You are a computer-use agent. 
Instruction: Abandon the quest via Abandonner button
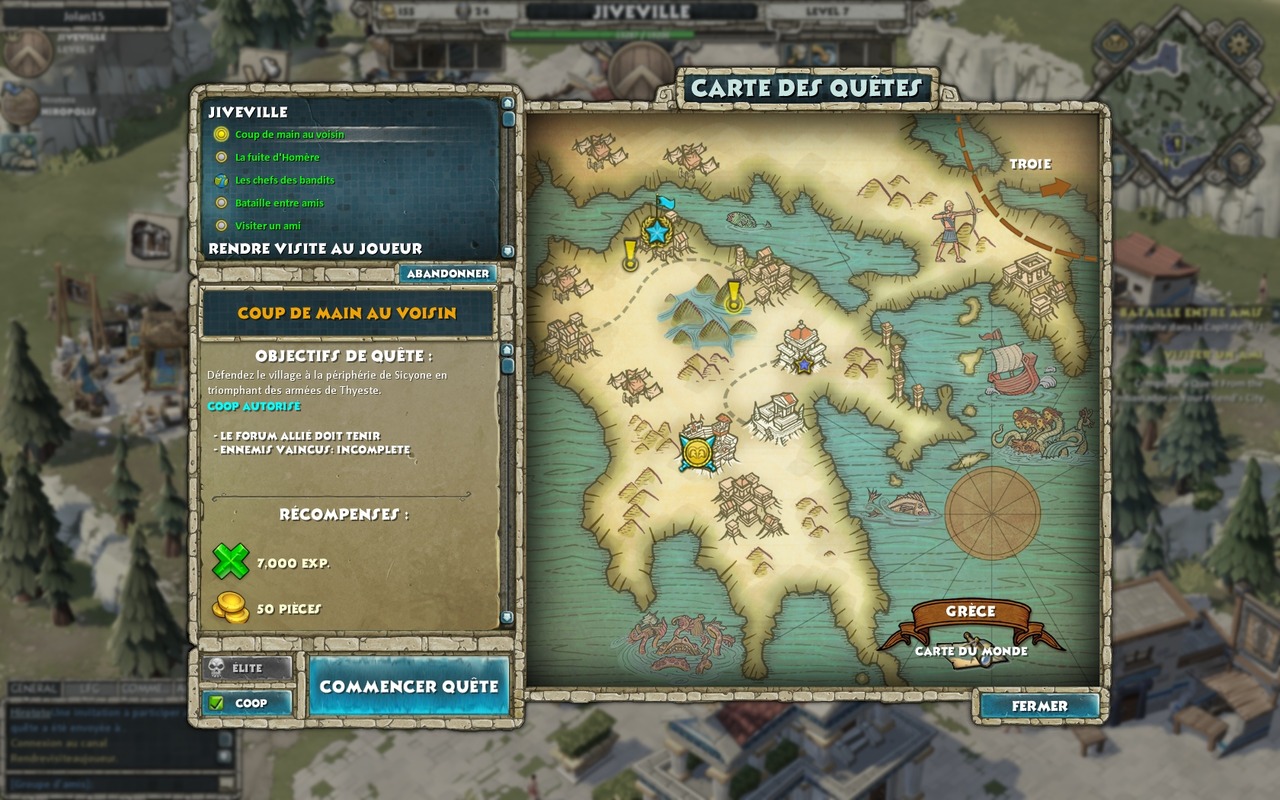point(447,273)
